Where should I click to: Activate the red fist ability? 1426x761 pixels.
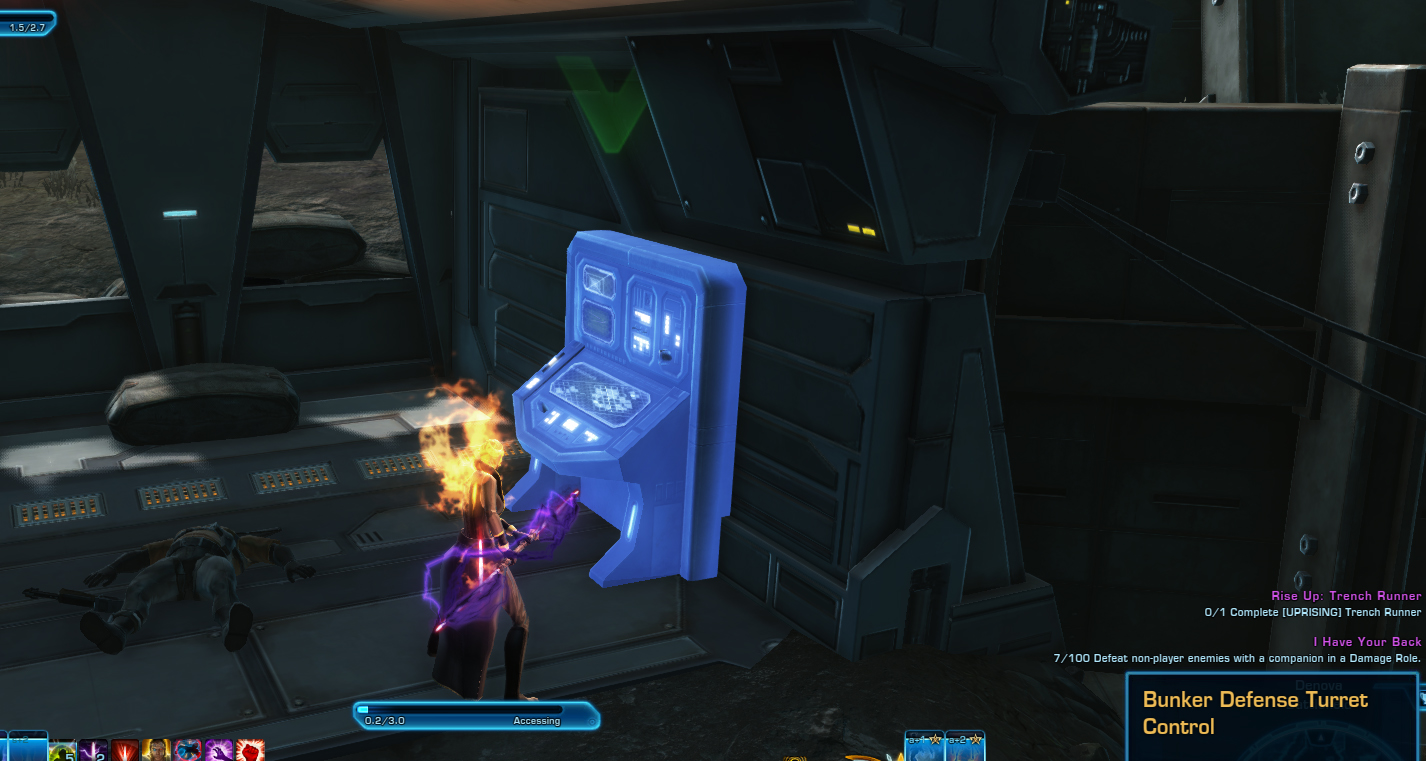[249, 751]
